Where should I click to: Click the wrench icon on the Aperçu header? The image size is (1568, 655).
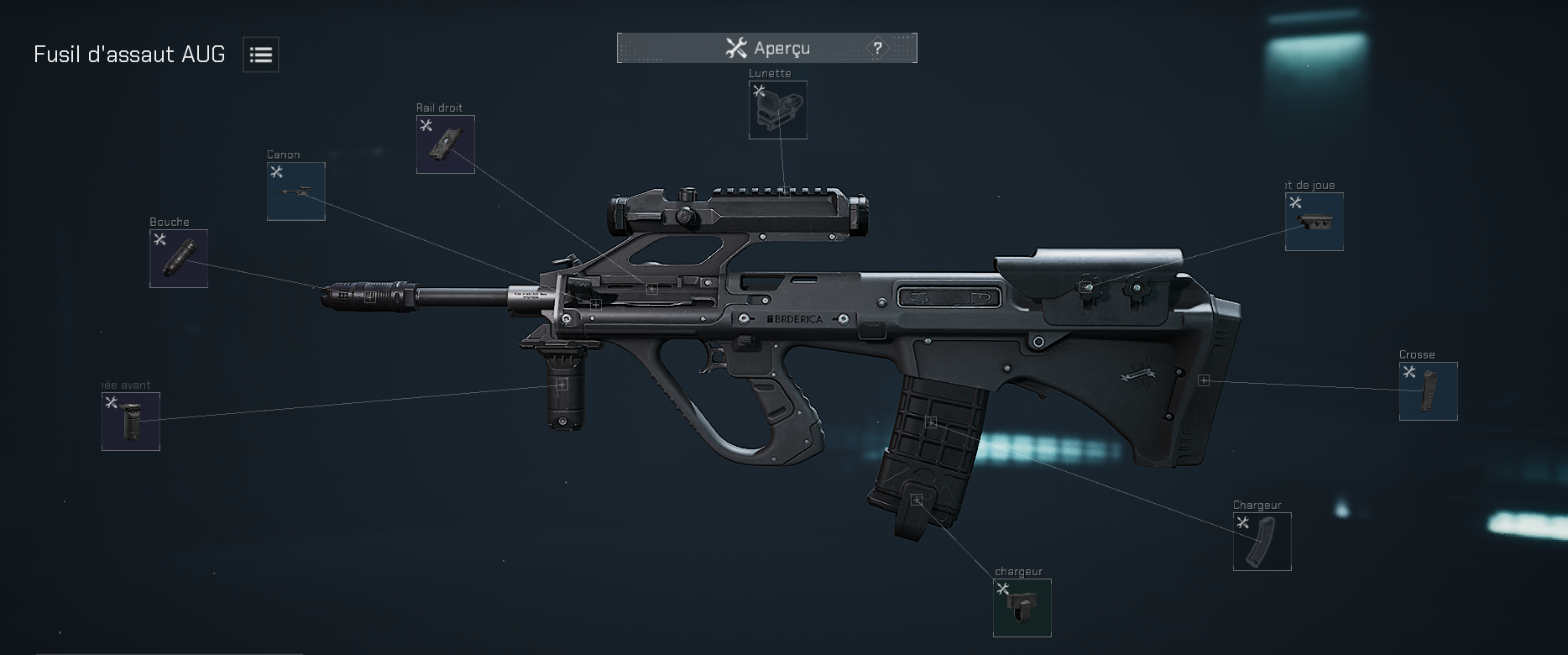click(738, 47)
